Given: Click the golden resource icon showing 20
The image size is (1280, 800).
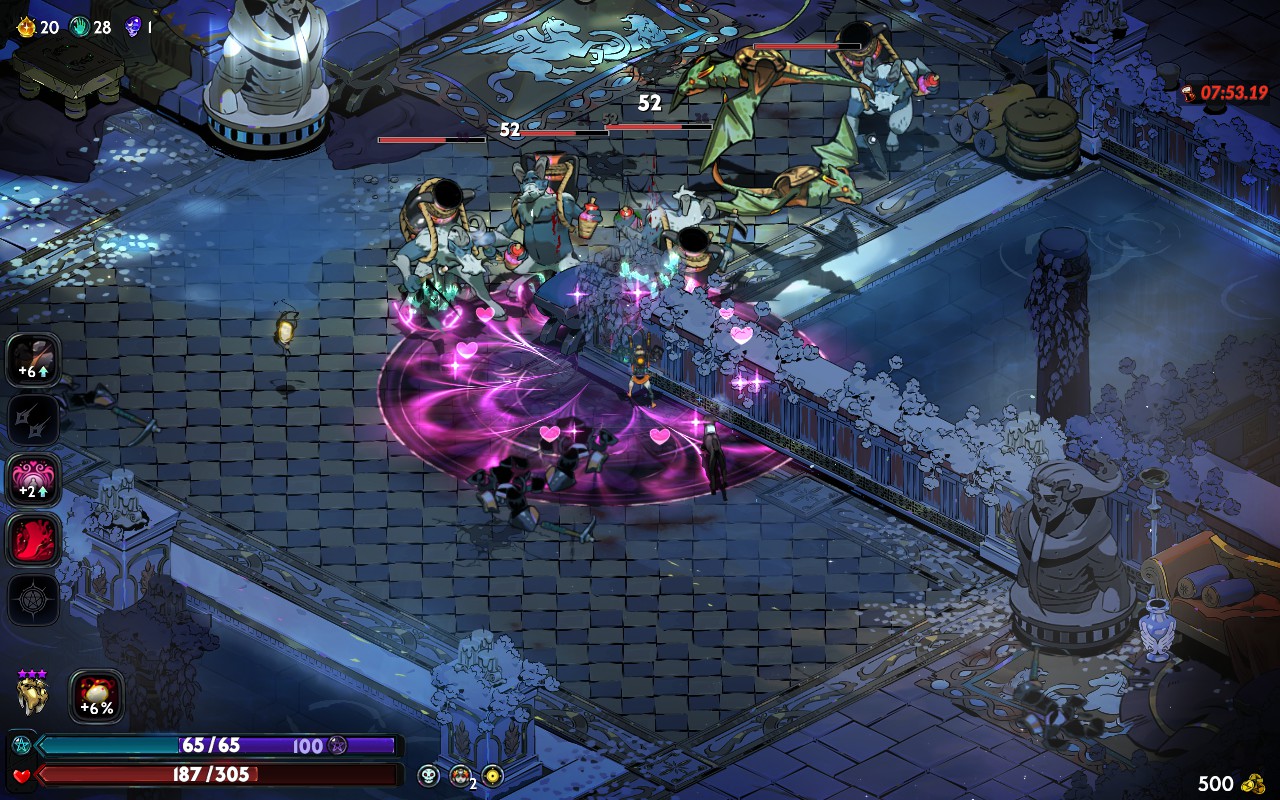Looking at the screenshot, I should click(26, 27).
